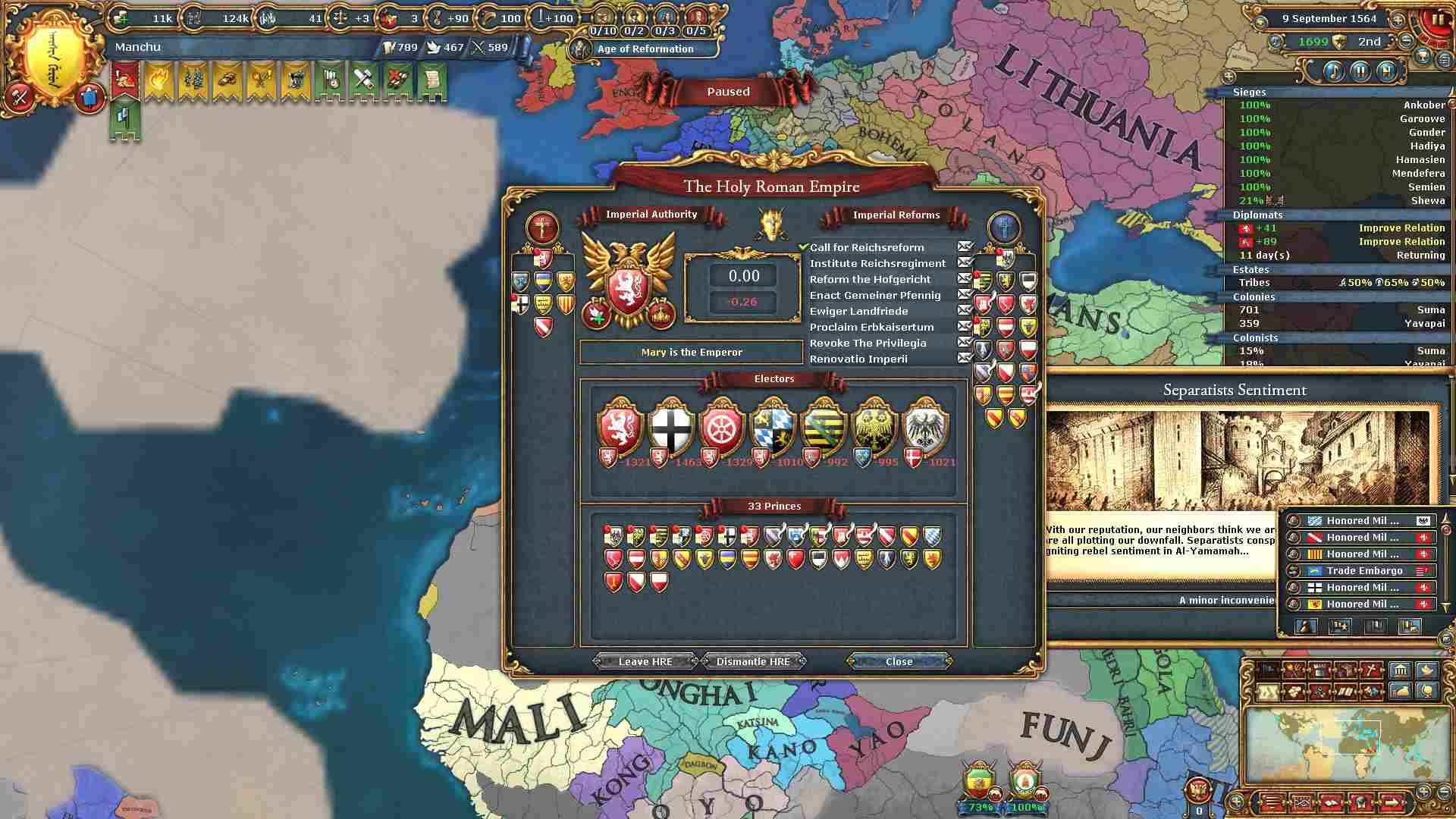Select the Teutonic black cross elector shield
The image size is (1456, 819).
click(672, 428)
